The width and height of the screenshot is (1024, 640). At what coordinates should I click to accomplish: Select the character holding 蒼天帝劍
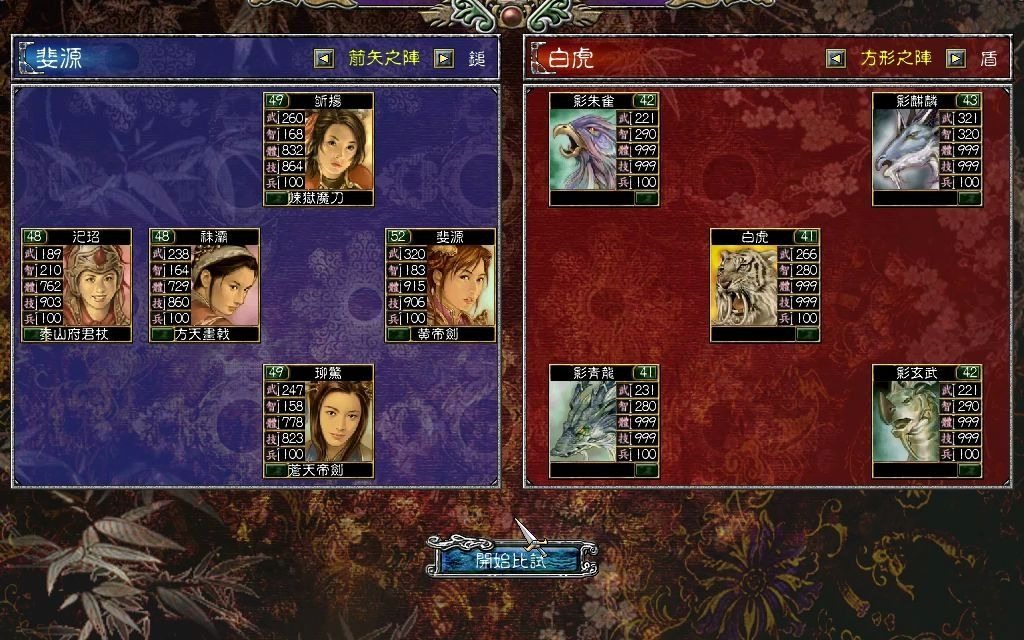318,421
